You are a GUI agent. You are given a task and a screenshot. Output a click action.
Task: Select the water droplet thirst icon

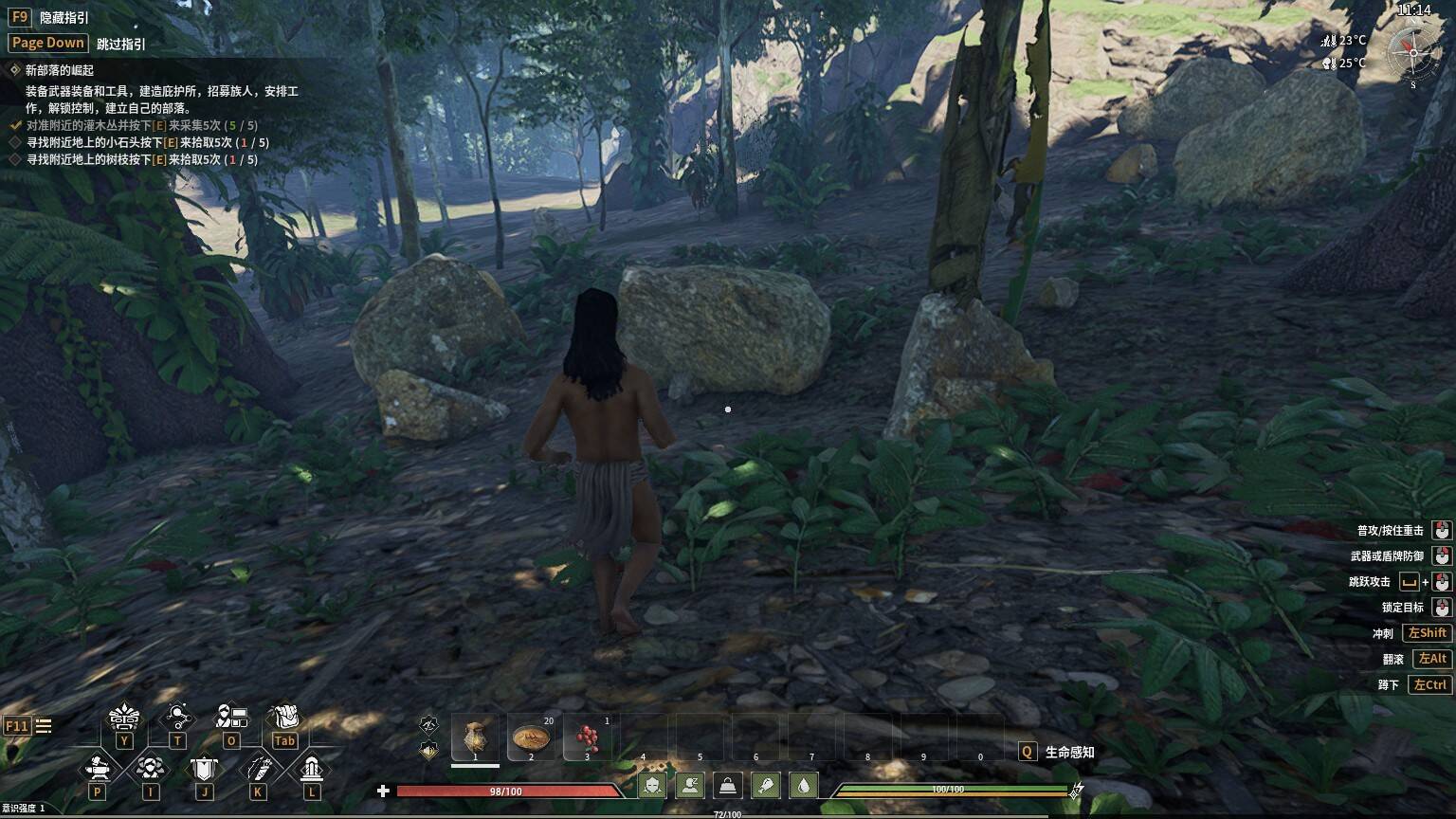point(803,786)
